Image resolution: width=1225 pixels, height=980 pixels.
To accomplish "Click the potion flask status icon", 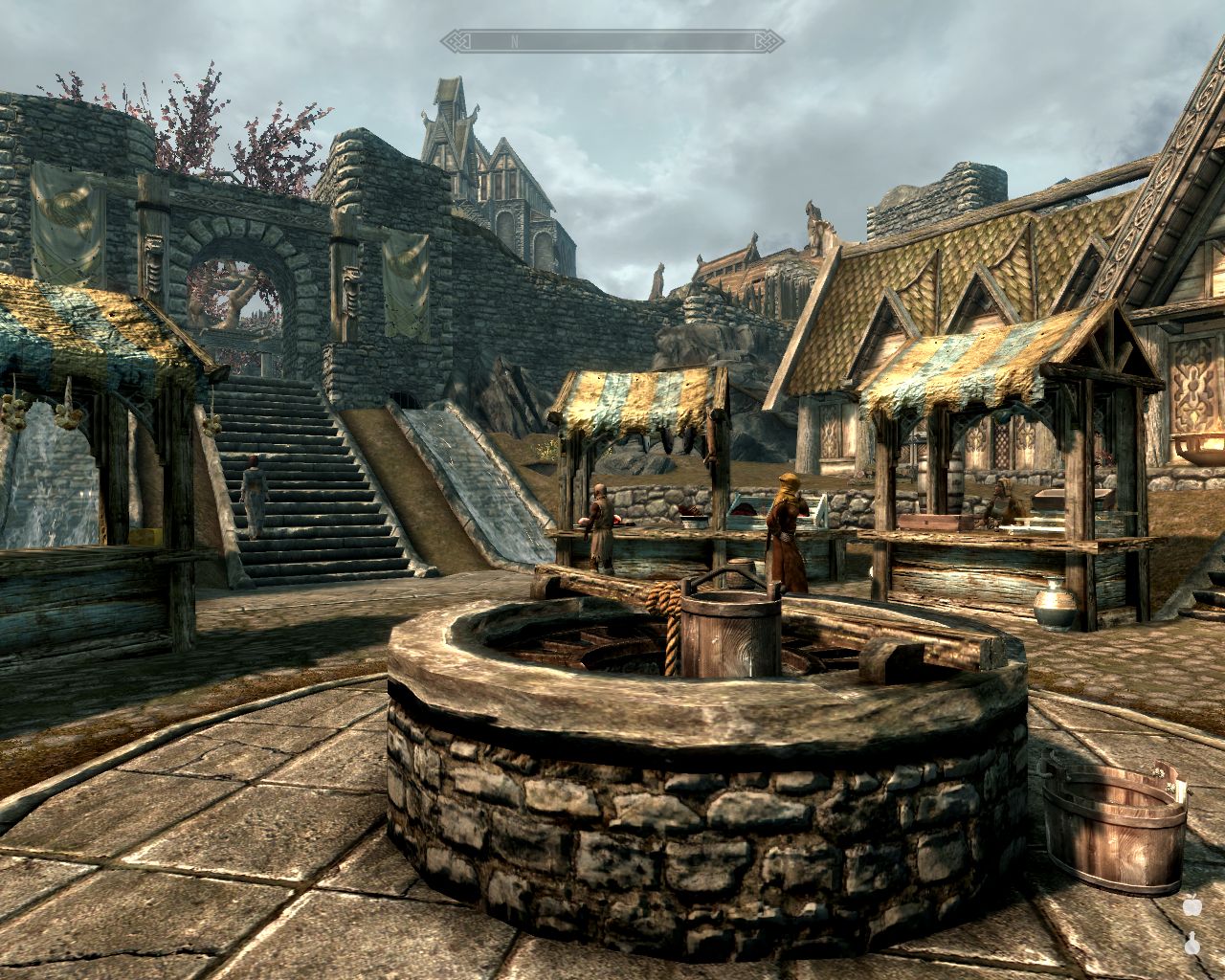I will (x=1192, y=943).
